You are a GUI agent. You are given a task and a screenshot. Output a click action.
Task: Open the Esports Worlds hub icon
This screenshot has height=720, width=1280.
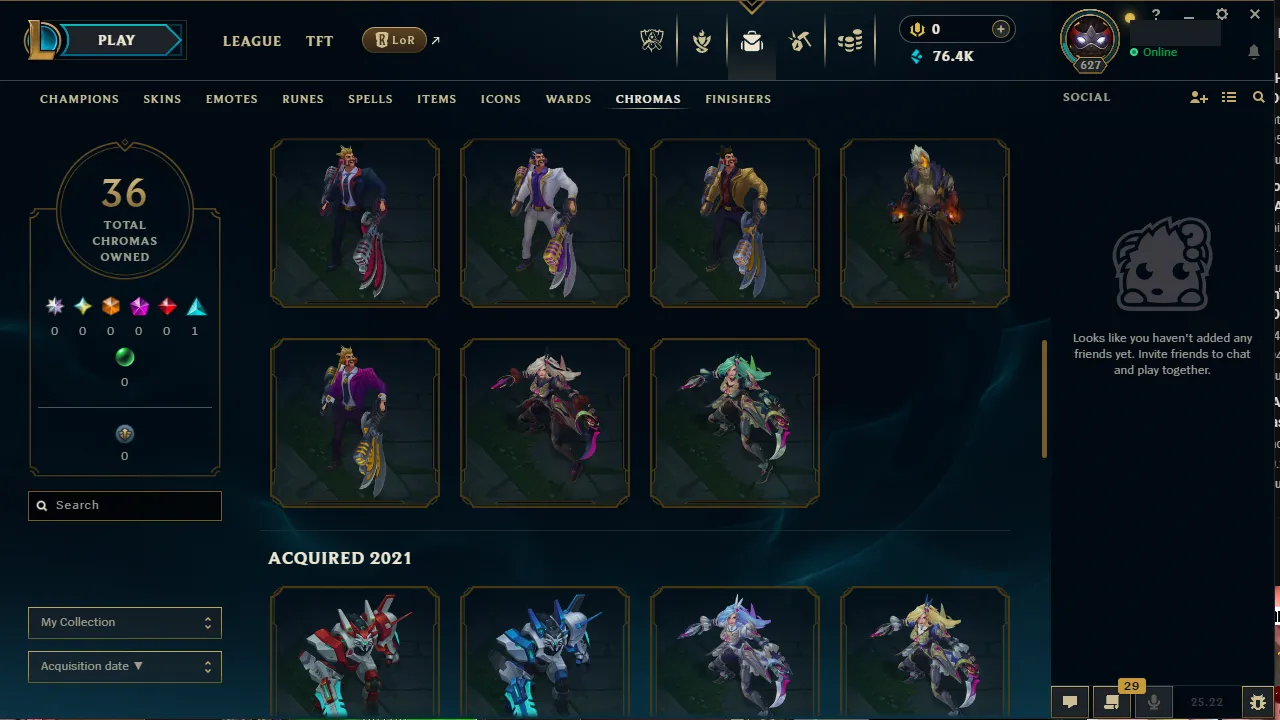point(651,41)
